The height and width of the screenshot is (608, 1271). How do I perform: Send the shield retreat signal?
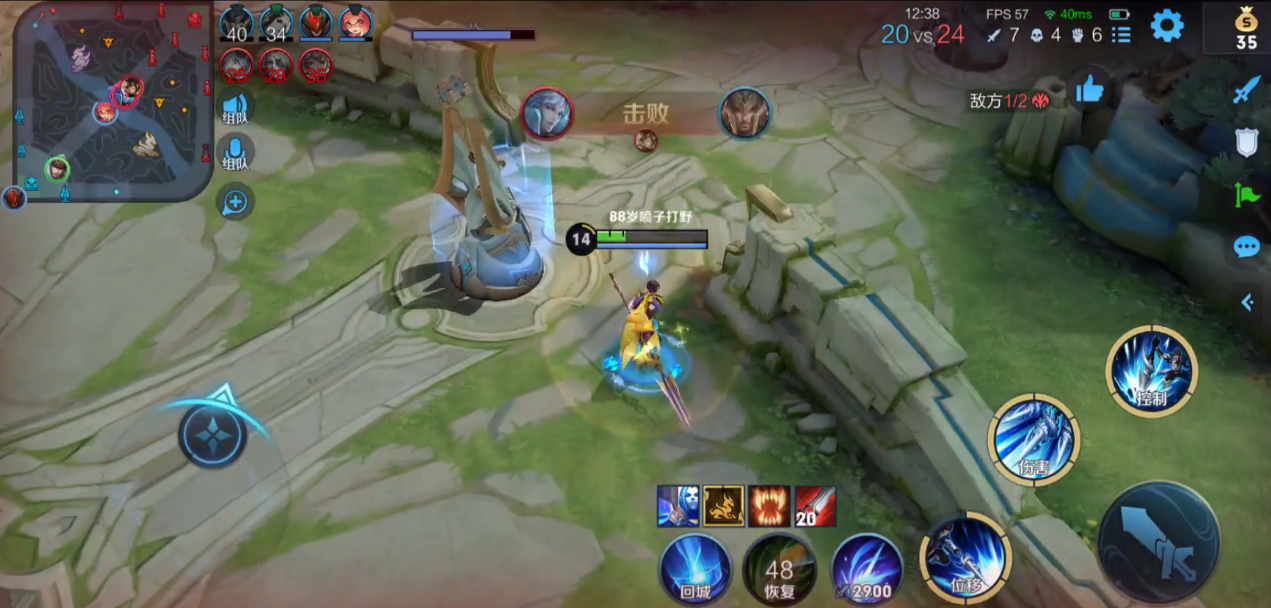(x=1246, y=143)
